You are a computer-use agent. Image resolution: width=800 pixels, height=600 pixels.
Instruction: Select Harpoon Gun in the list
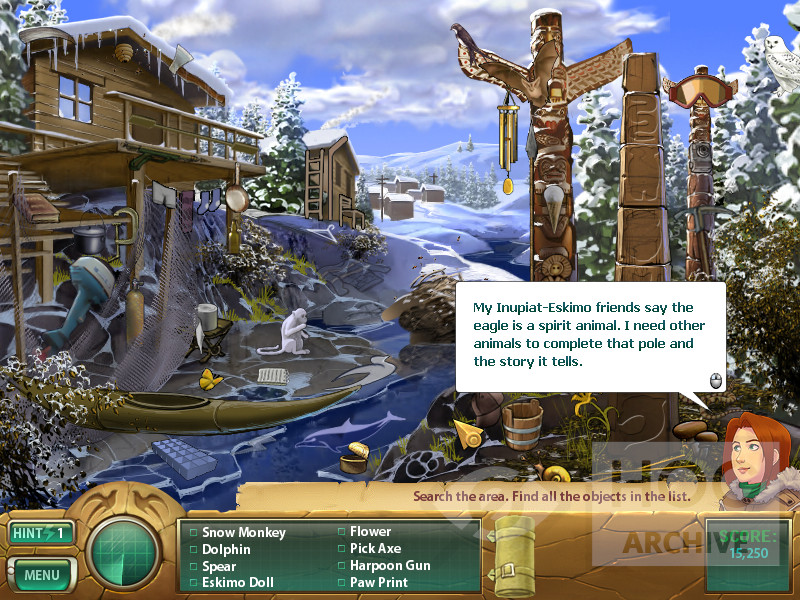390,566
